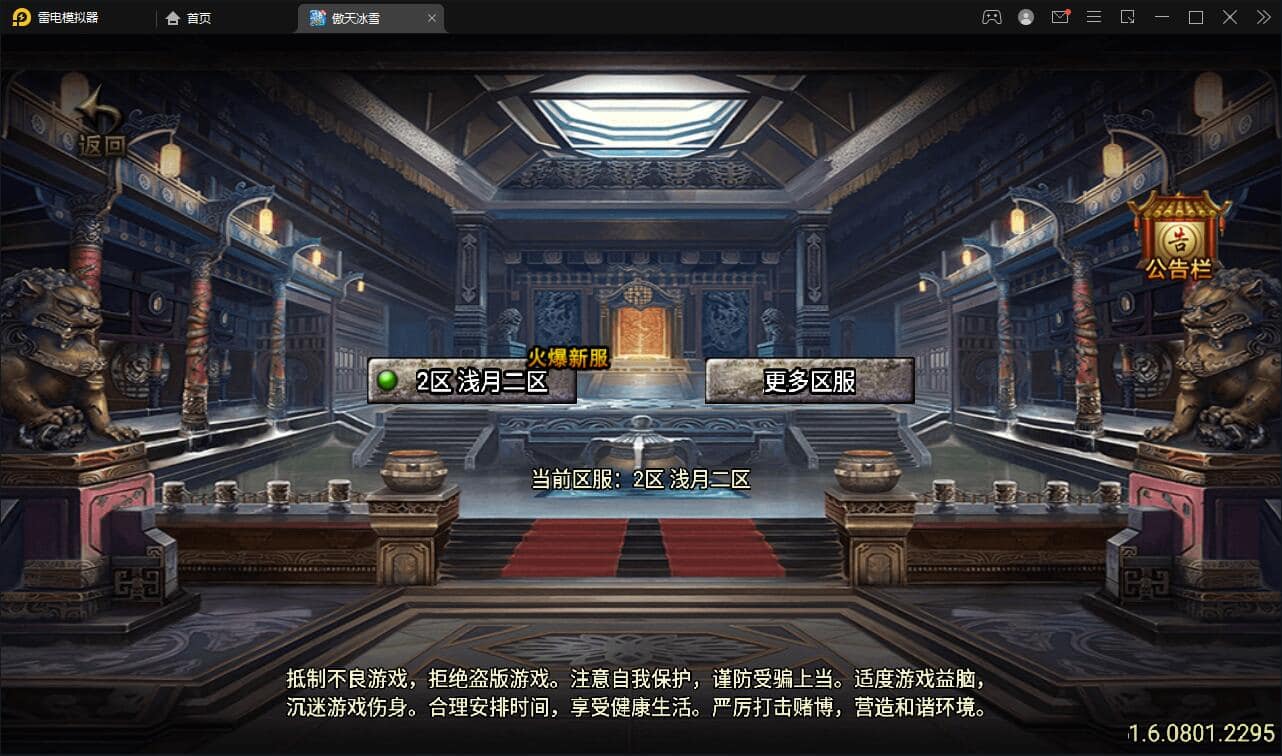This screenshot has width=1282, height=756.
Task: Switch to the 首页 home tab
Action: click(x=189, y=18)
